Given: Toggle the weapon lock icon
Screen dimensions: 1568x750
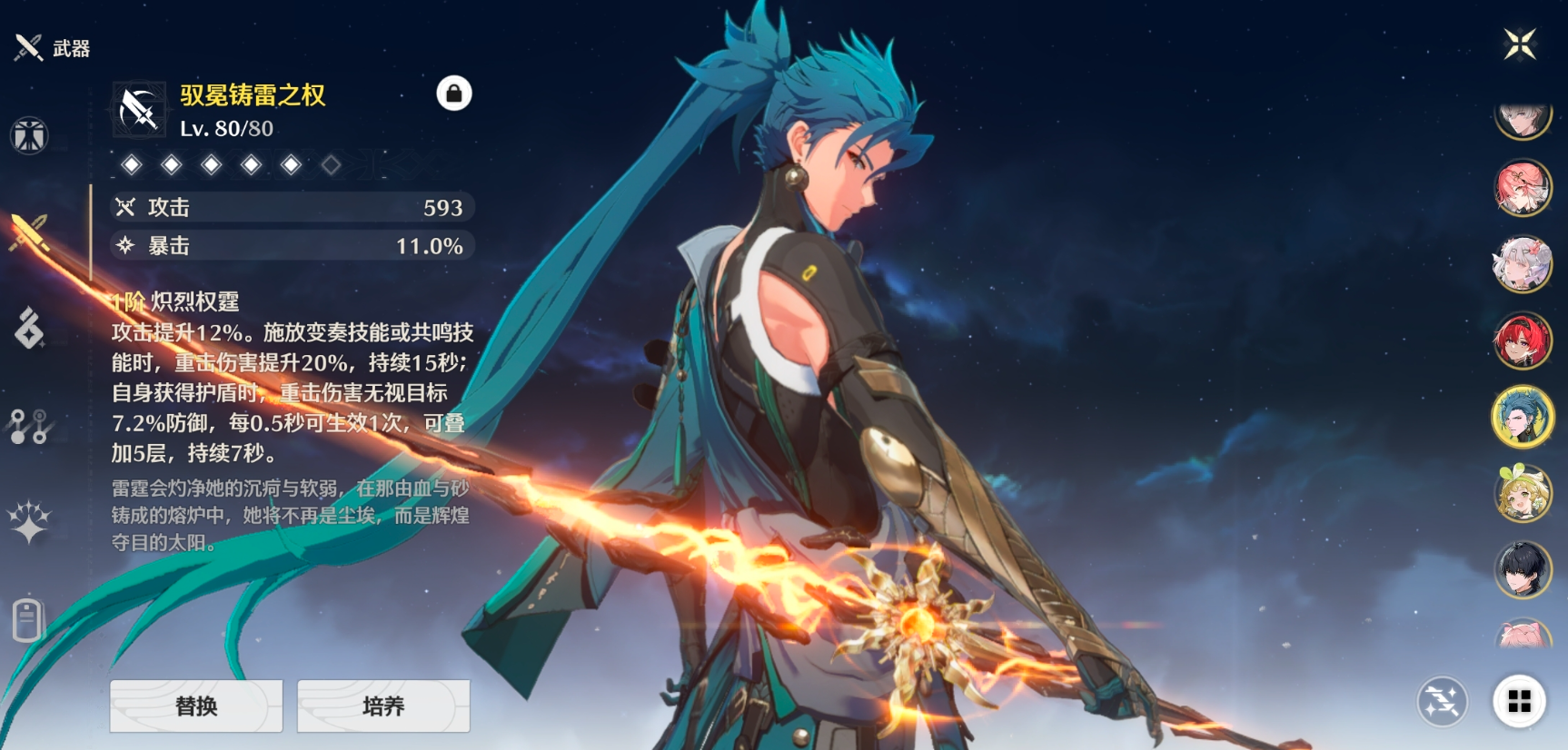Looking at the screenshot, I should (x=453, y=94).
